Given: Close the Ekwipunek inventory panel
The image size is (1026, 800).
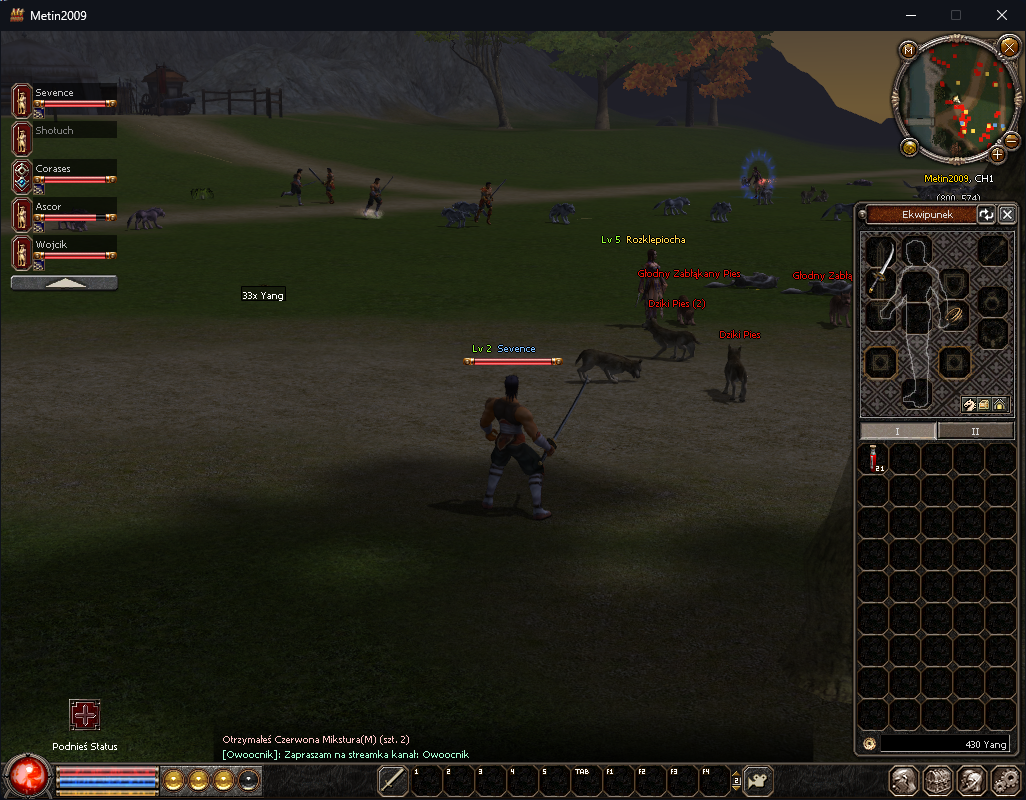Looking at the screenshot, I should click(x=1007, y=215).
